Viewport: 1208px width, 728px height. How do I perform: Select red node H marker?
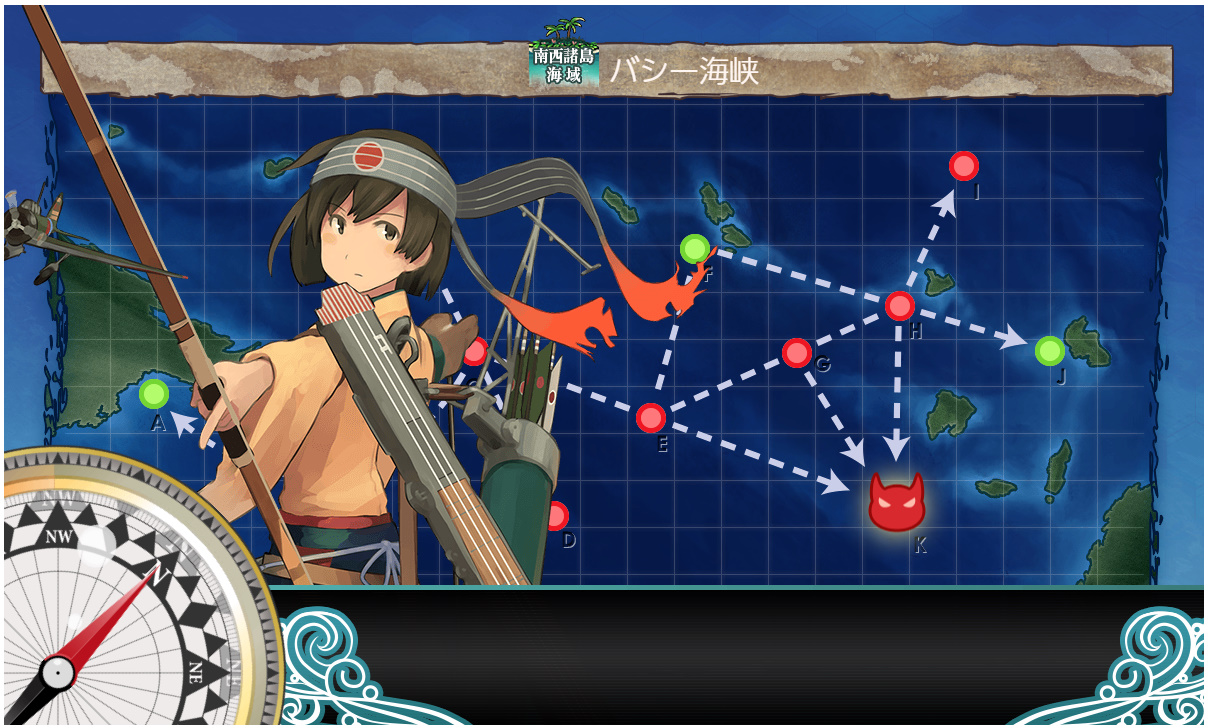(x=900, y=306)
